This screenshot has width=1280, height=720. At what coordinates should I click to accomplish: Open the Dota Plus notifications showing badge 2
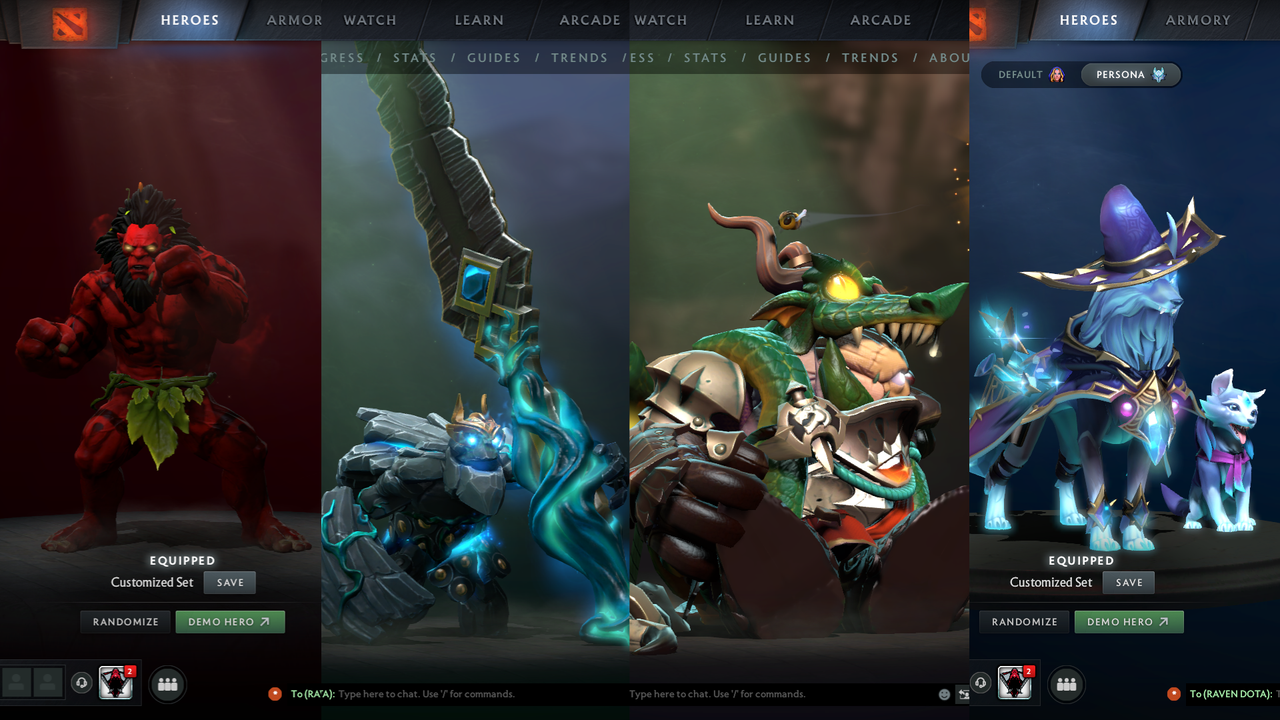click(x=115, y=684)
